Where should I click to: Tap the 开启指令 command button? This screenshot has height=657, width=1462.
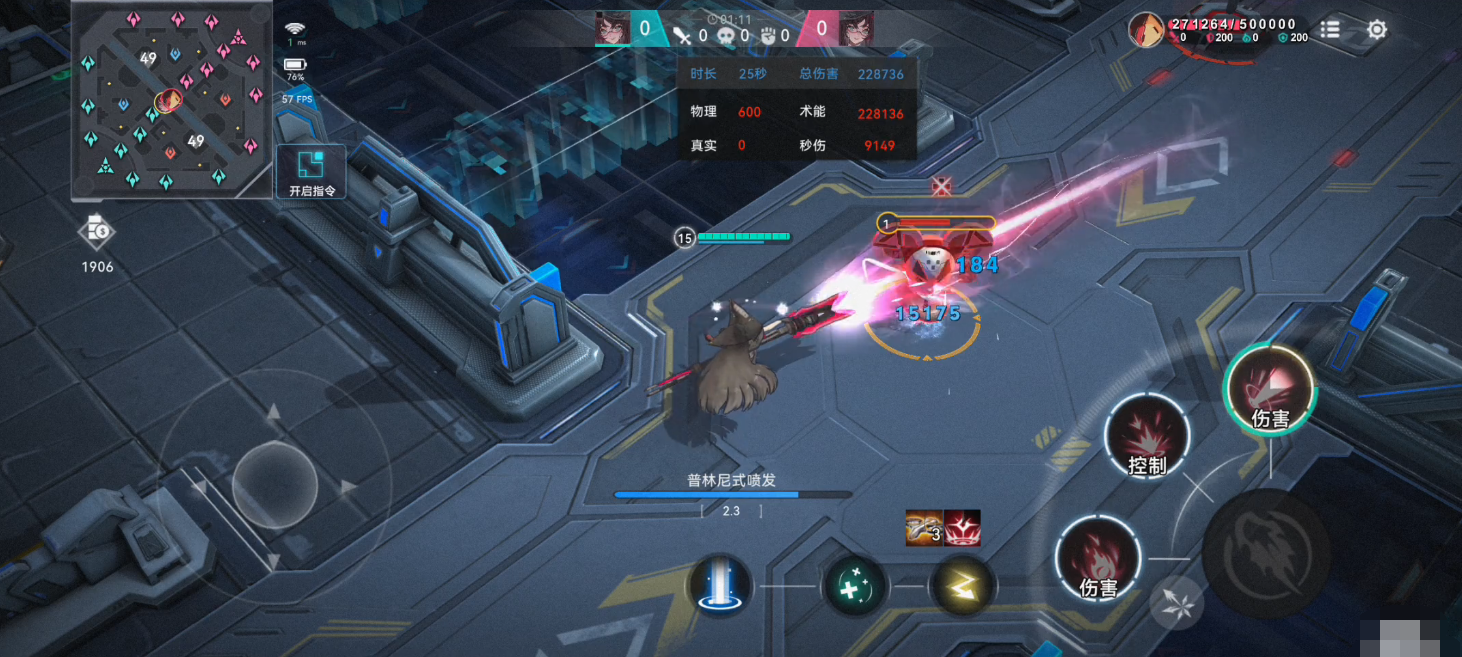[x=311, y=172]
